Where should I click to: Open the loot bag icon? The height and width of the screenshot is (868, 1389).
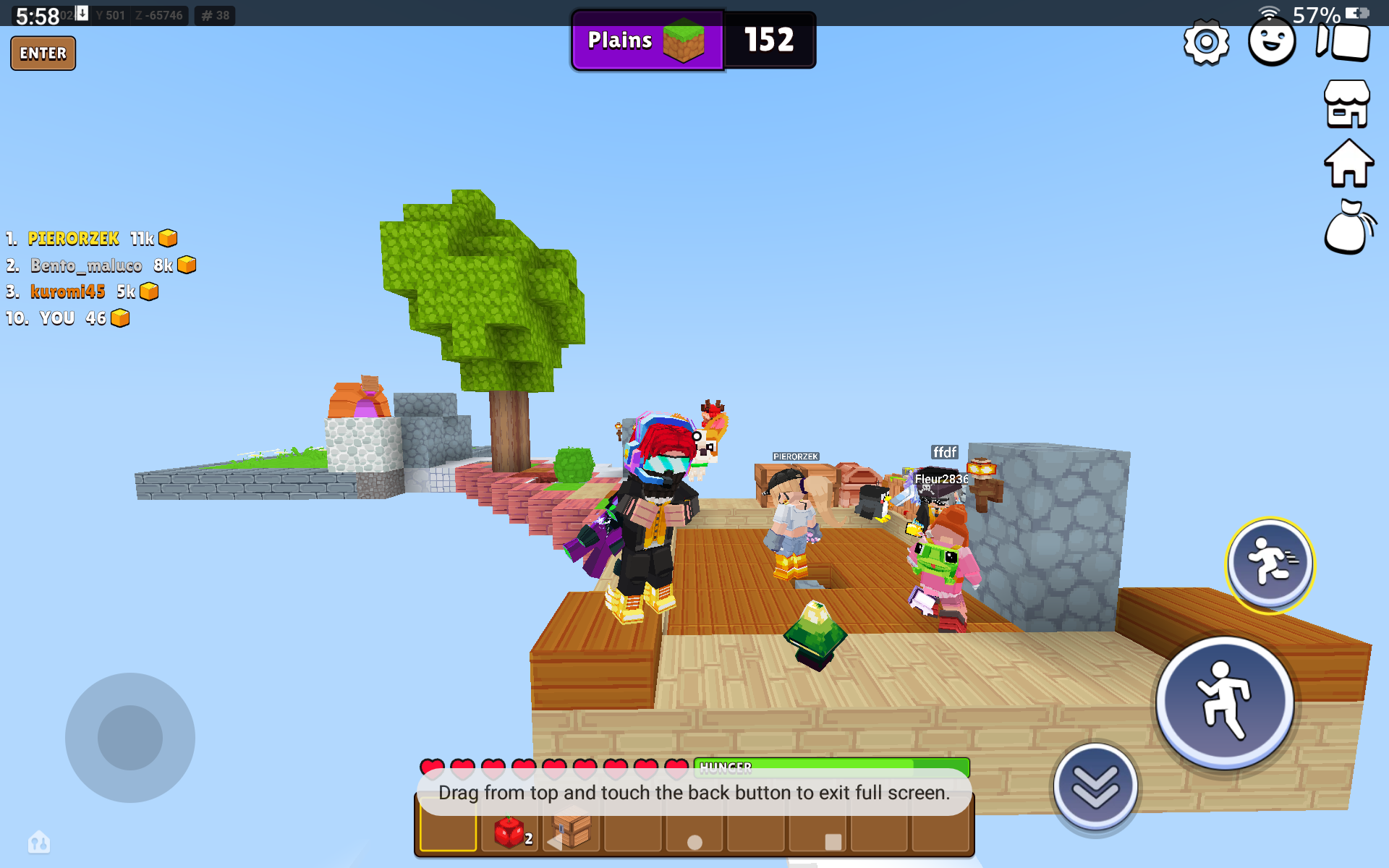click(1348, 228)
